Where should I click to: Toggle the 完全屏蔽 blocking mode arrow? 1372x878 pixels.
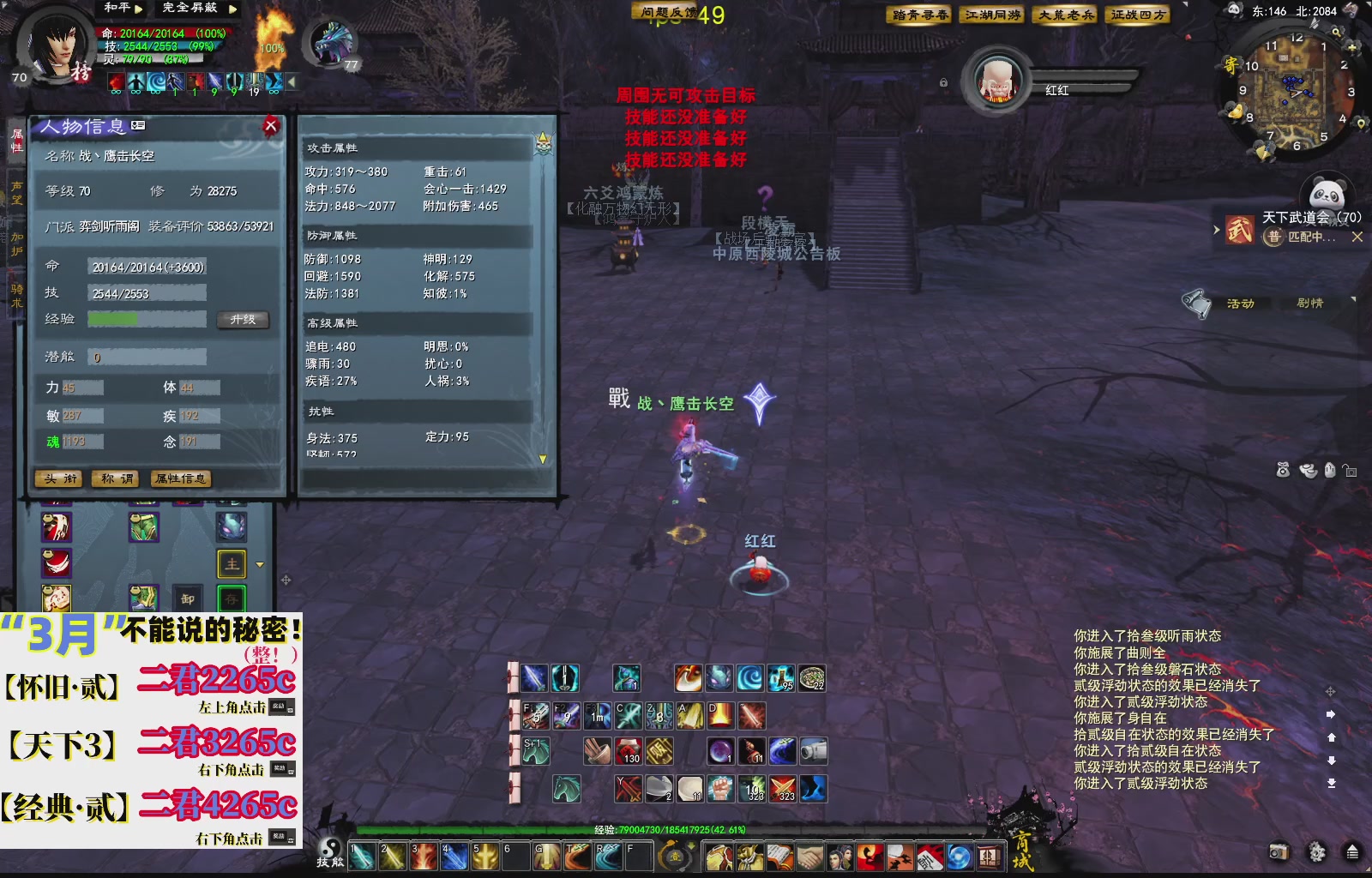click(x=232, y=9)
